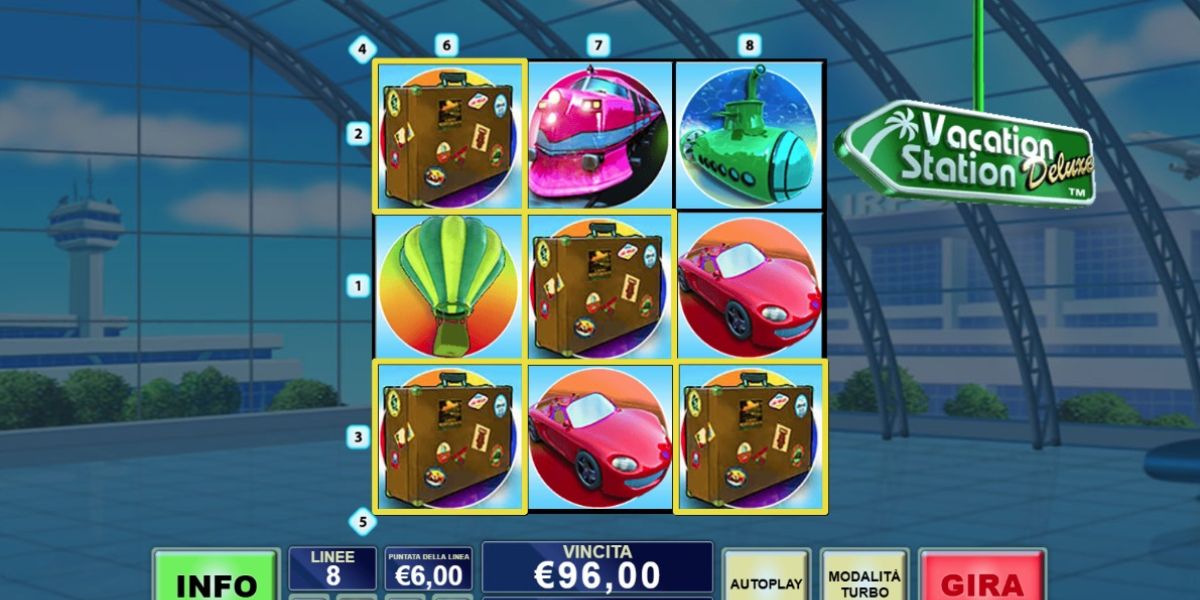Select payline marker number 4
This screenshot has height=600, width=1200.
360,49
